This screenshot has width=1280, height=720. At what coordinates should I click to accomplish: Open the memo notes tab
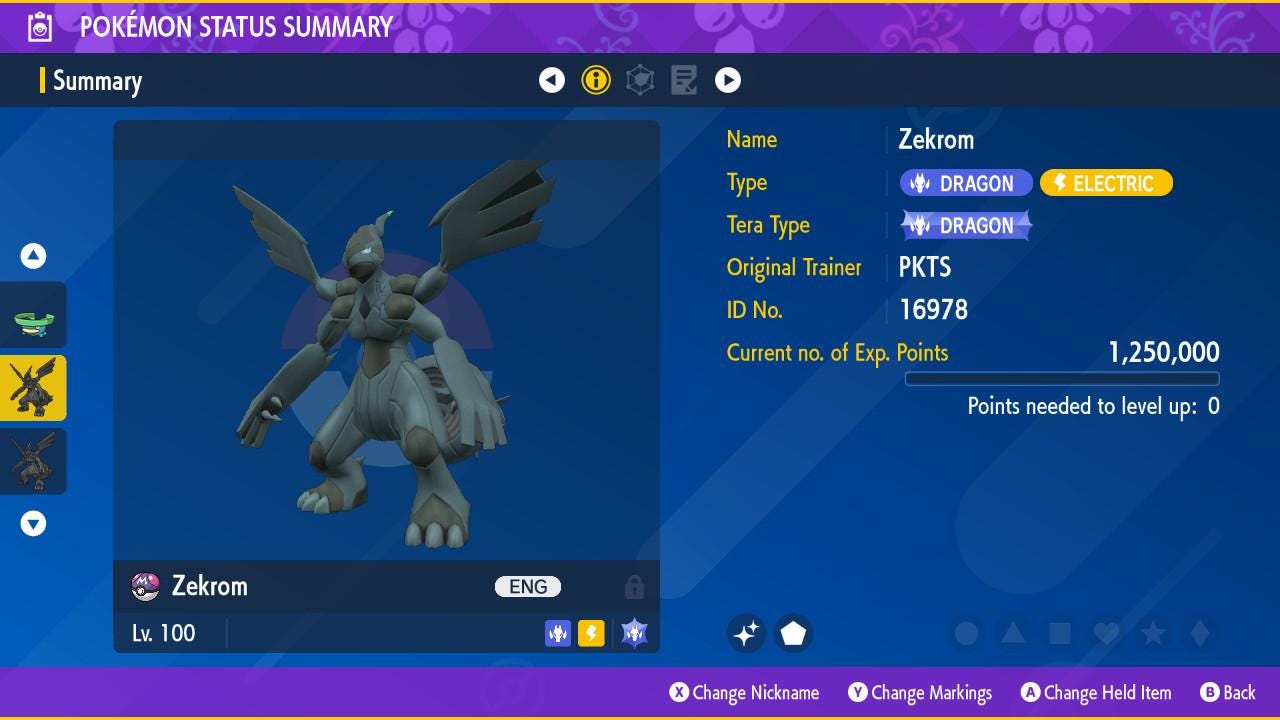[684, 80]
